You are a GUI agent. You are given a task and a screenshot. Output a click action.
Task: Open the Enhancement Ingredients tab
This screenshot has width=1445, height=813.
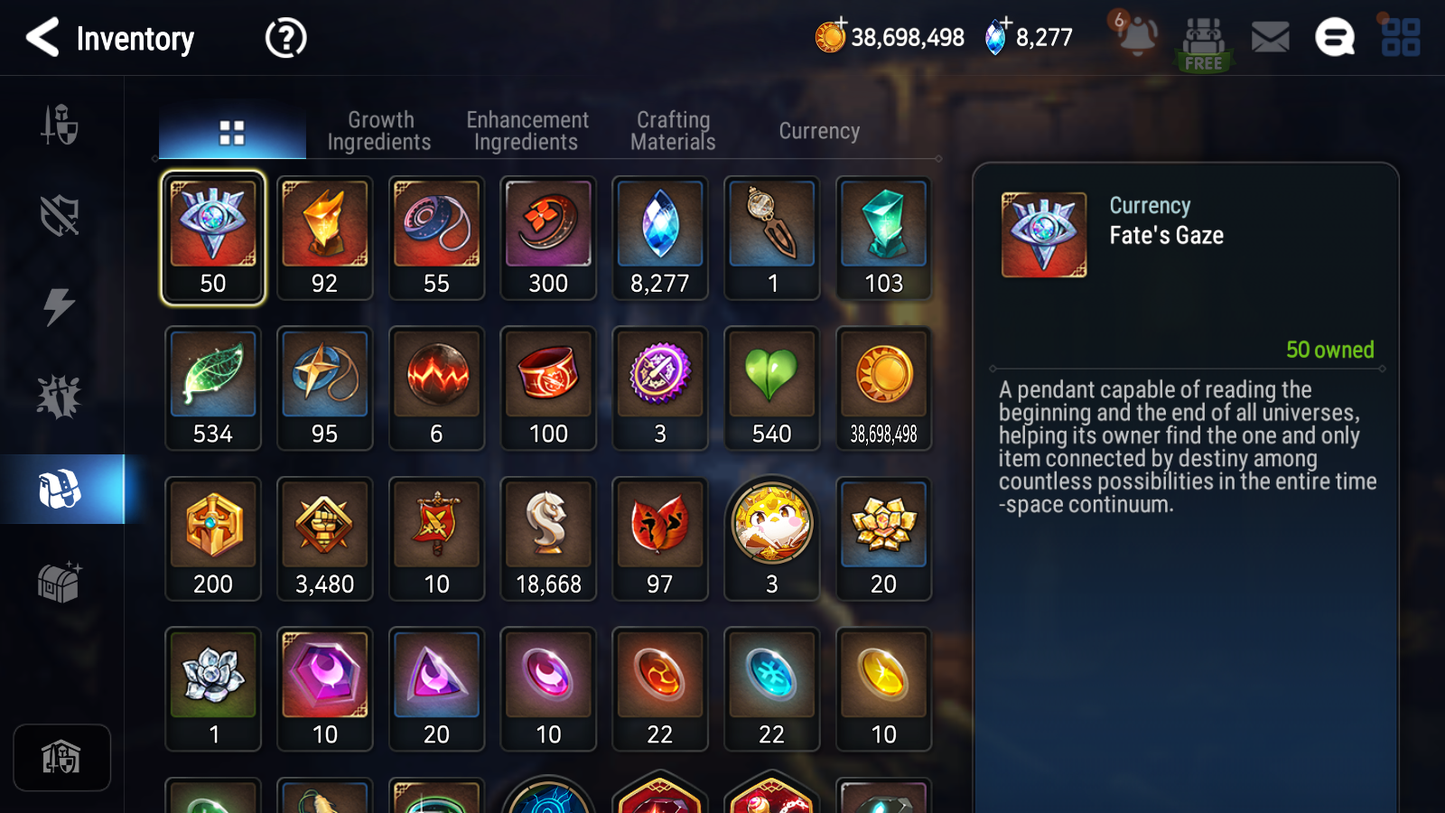pos(527,131)
